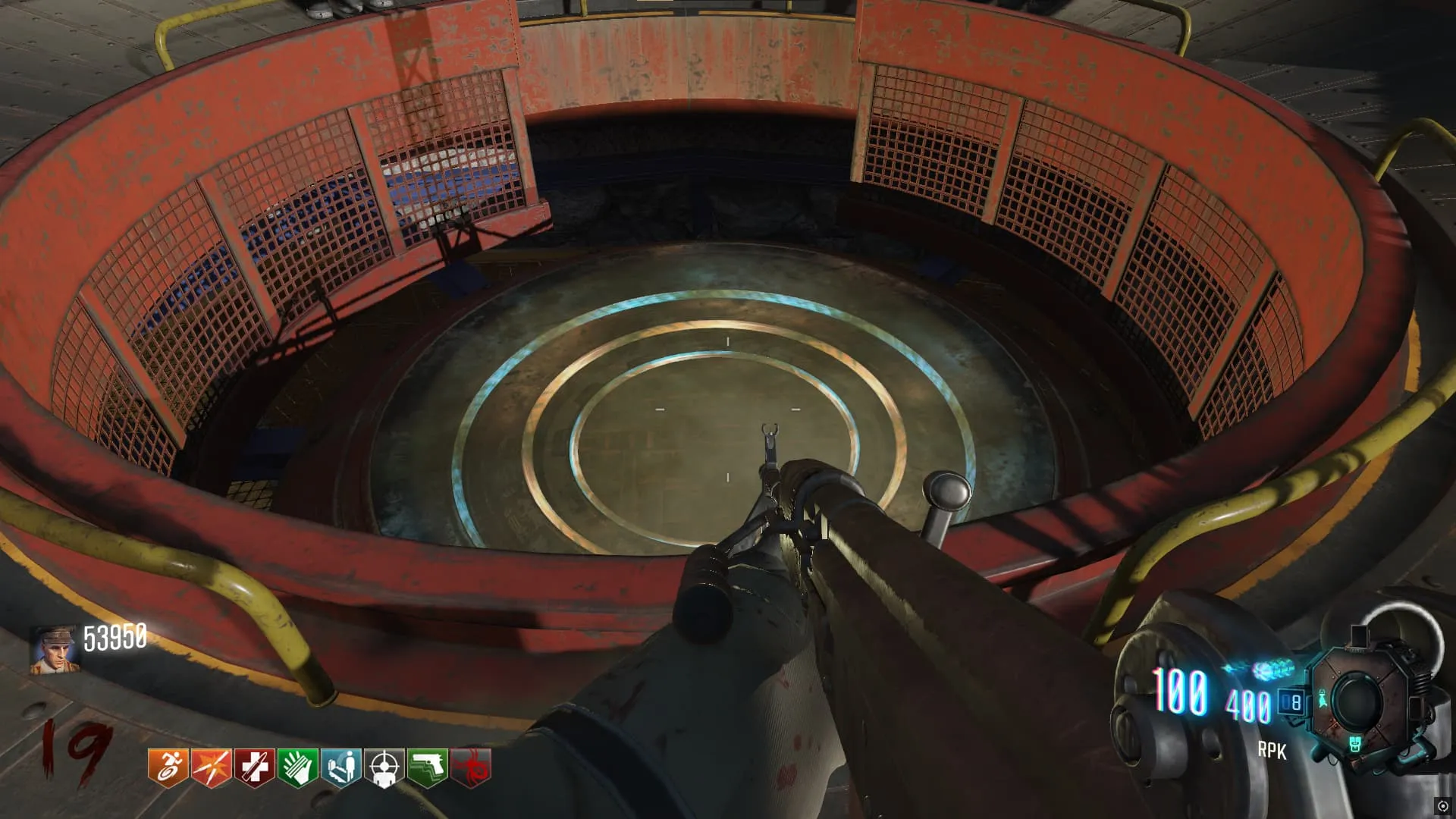
Task: Click the blue Quick Revive tombstone perk
Action: pyautogui.click(x=340, y=767)
